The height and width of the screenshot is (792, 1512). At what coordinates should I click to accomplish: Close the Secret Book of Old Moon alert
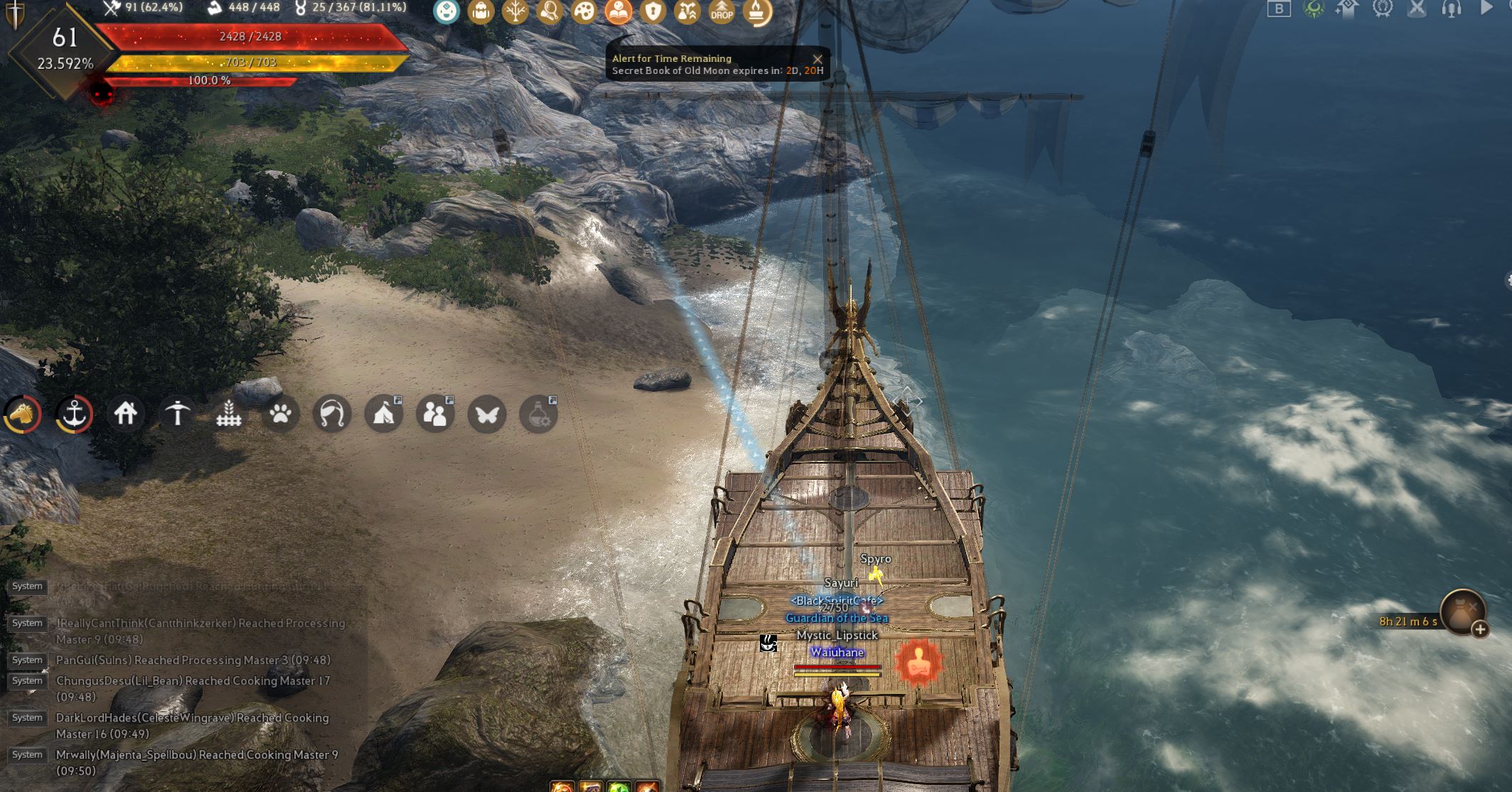[x=817, y=59]
